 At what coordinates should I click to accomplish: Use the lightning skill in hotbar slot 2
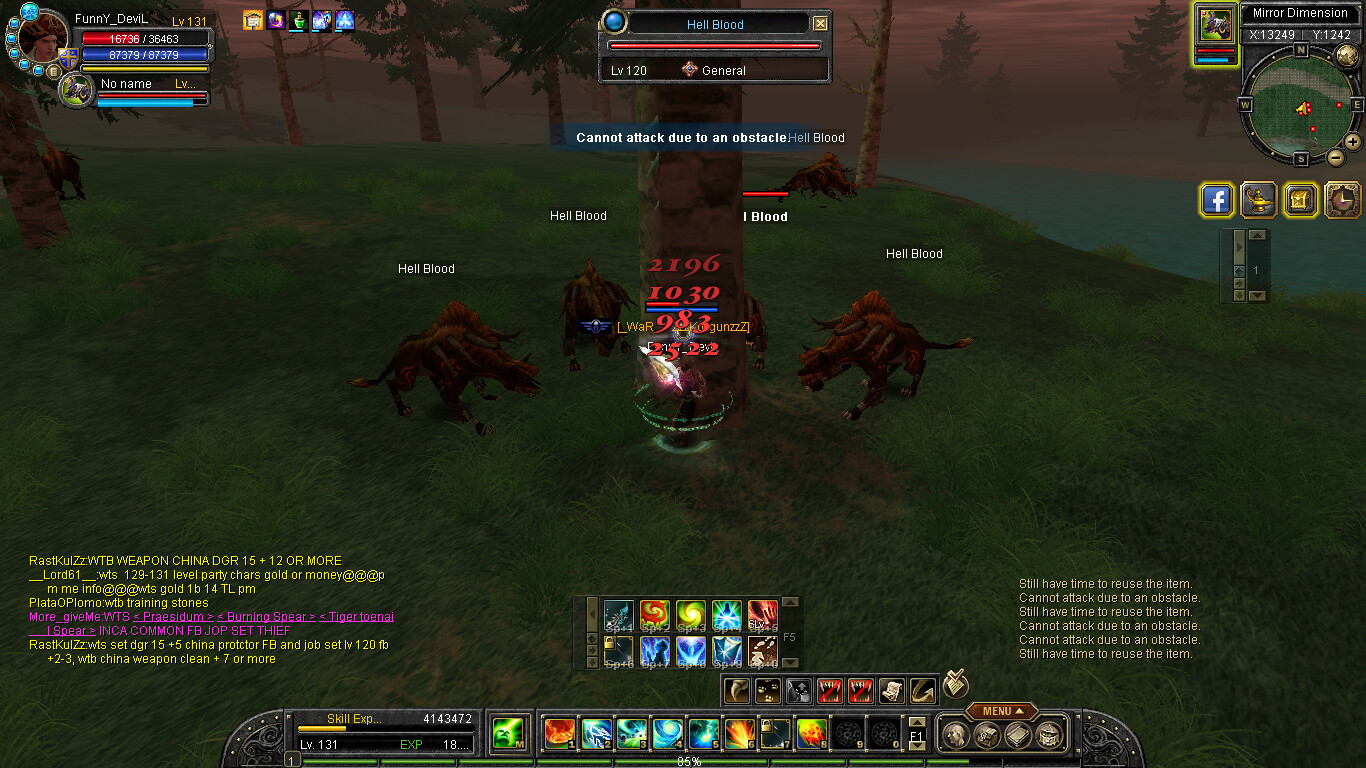(x=597, y=734)
